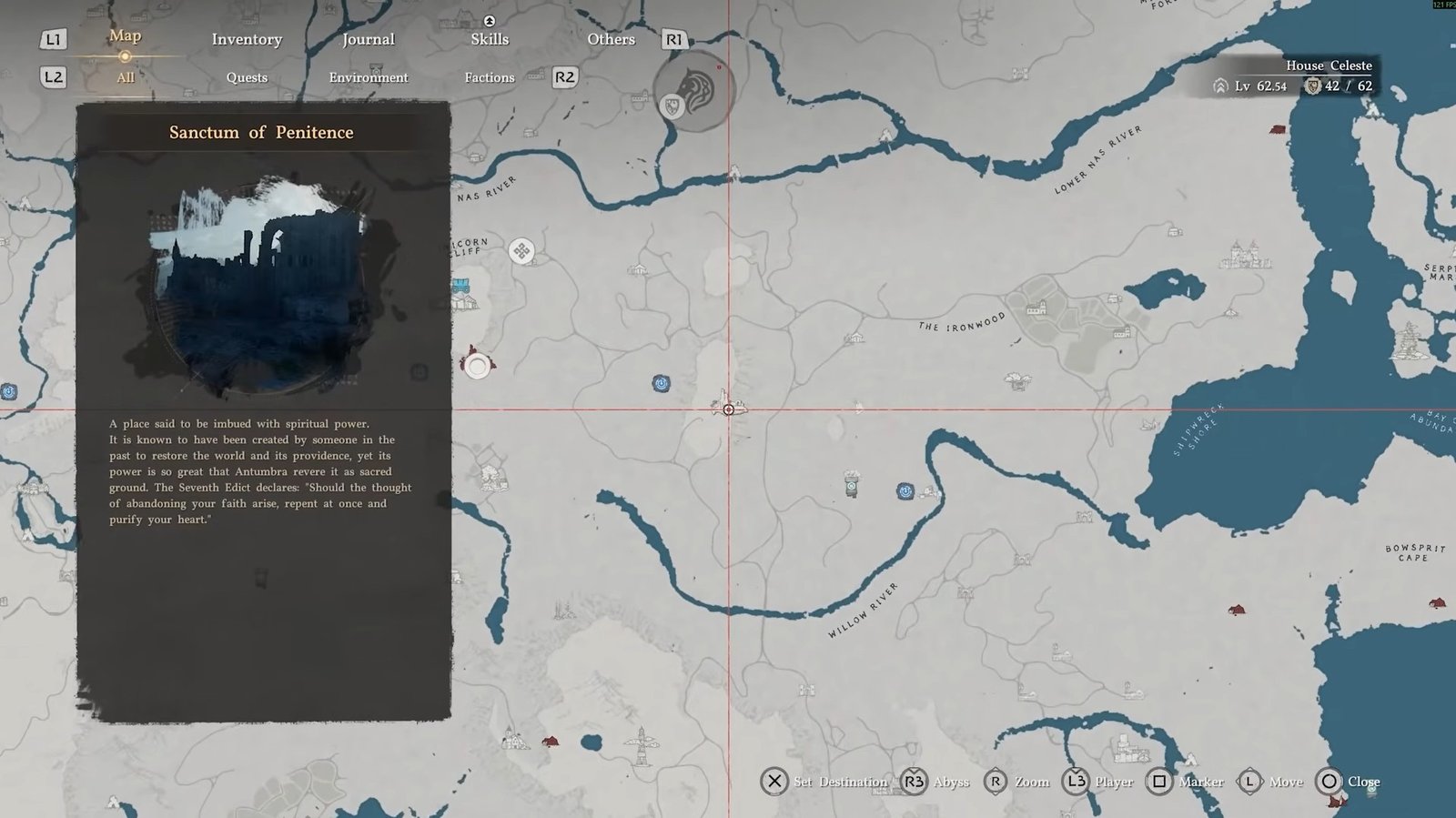Select the All map filter
The height and width of the screenshot is (818, 1456).
(x=126, y=77)
